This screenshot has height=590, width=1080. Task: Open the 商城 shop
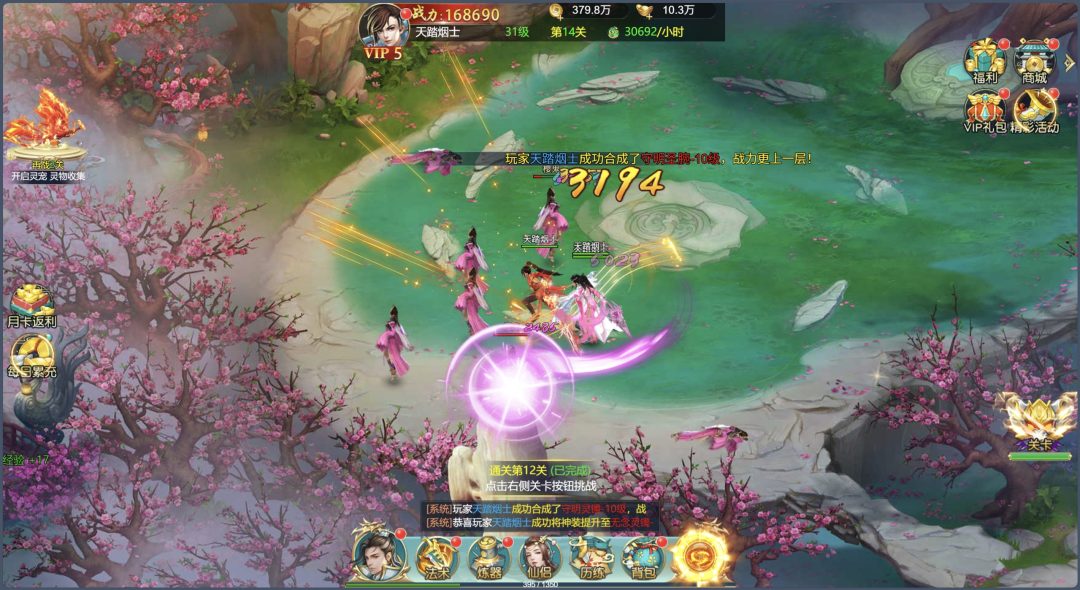tap(1034, 62)
